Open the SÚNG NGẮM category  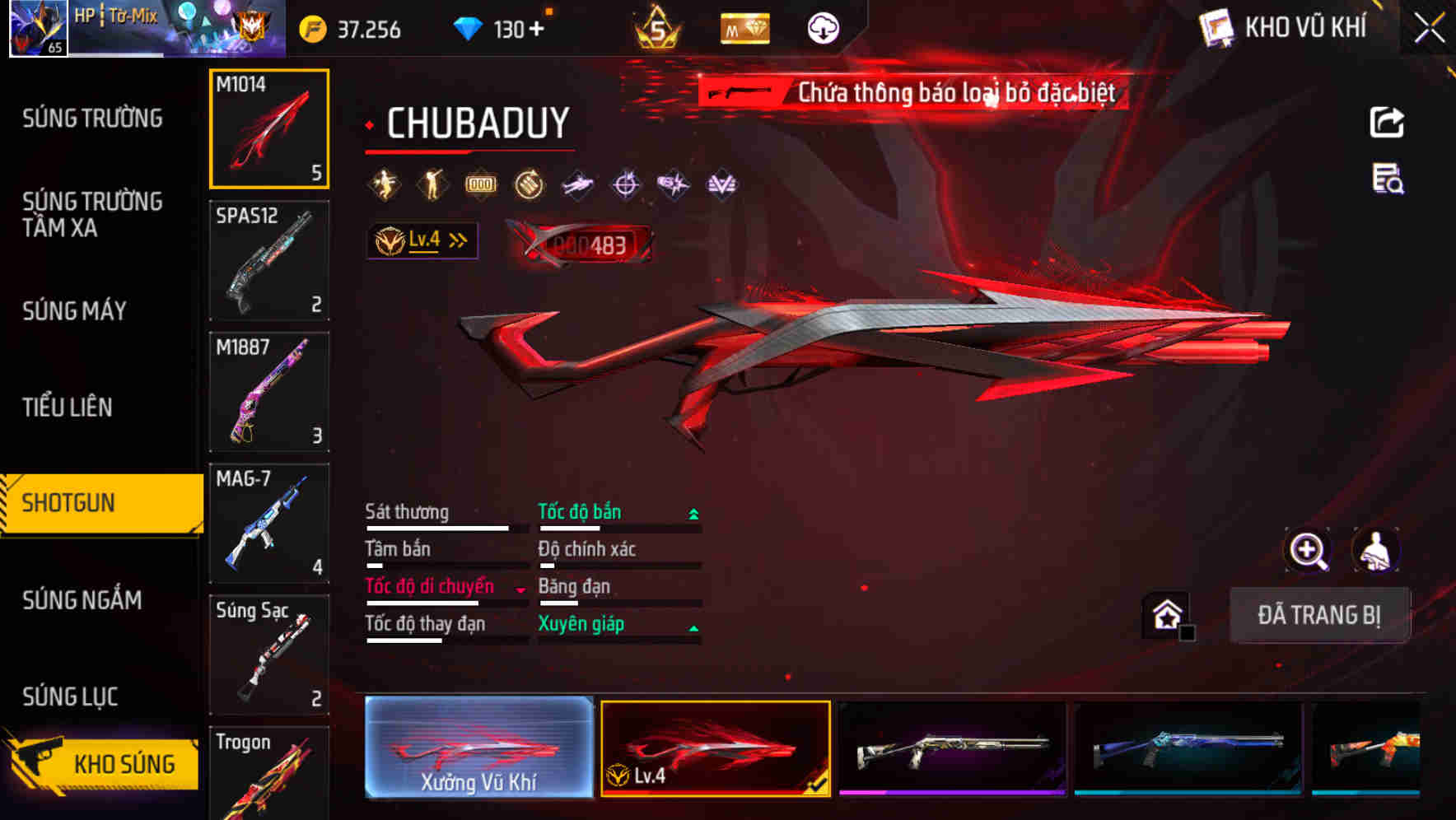click(82, 600)
